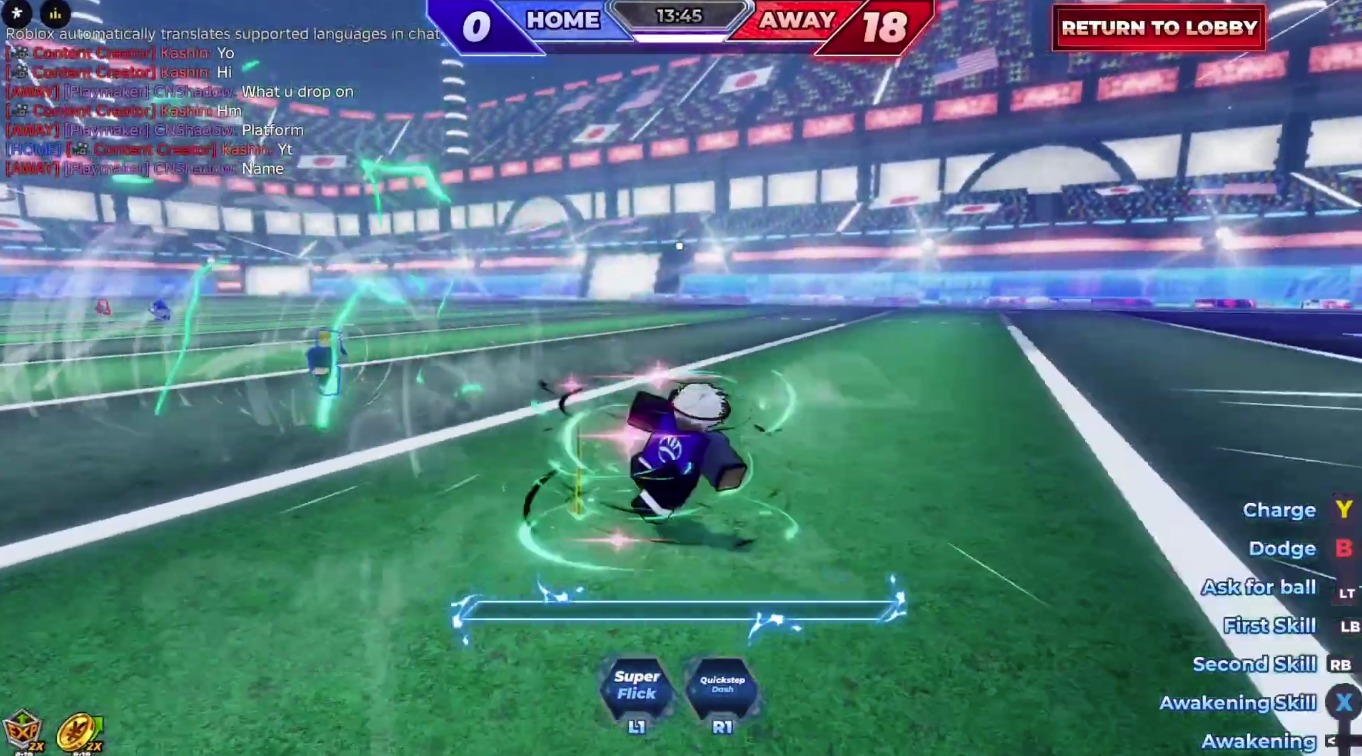Select the leaderboard stats icon
The width and height of the screenshot is (1362, 756).
[55, 14]
